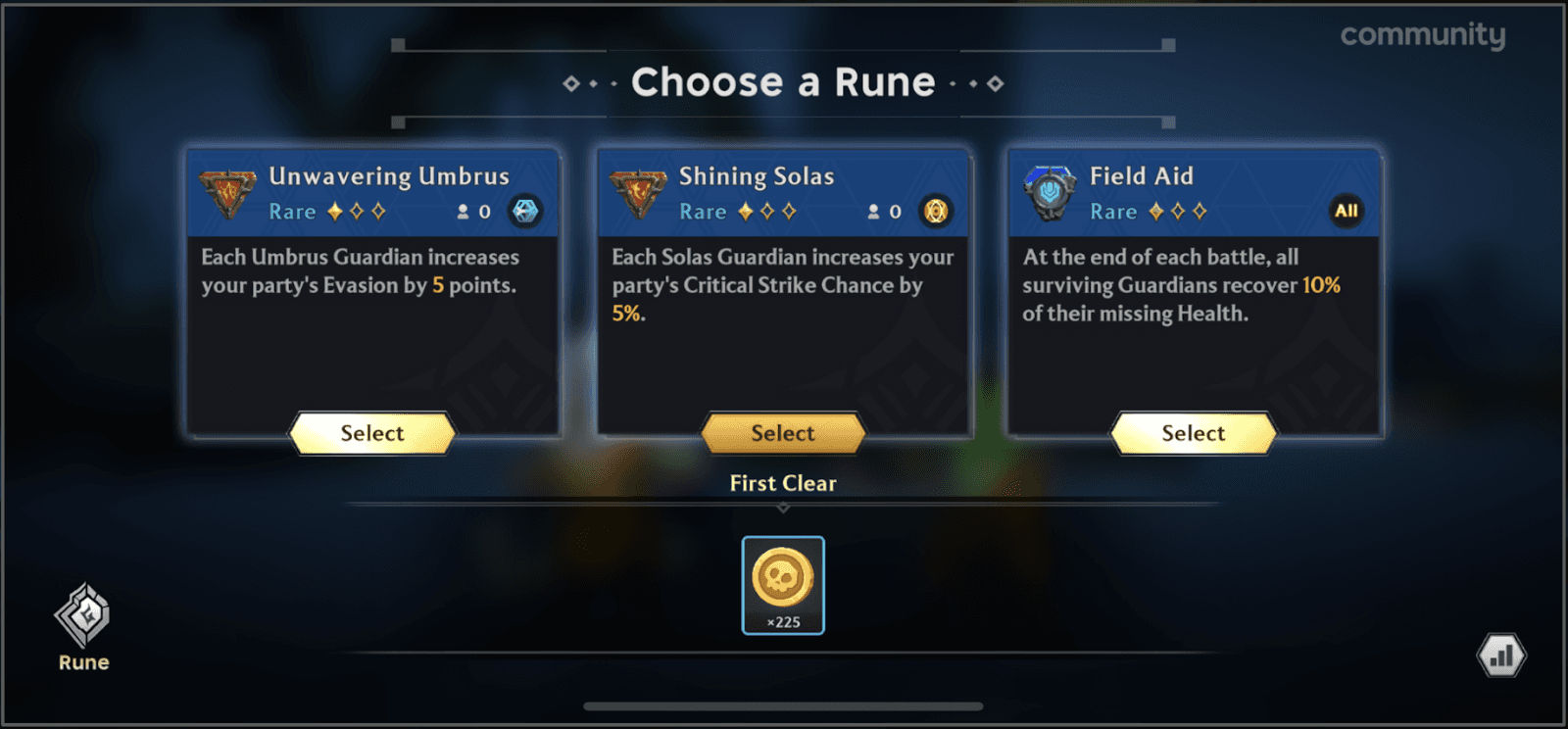Click the x225 skull coin reward thumbnail
The image size is (1568, 729).
782,586
